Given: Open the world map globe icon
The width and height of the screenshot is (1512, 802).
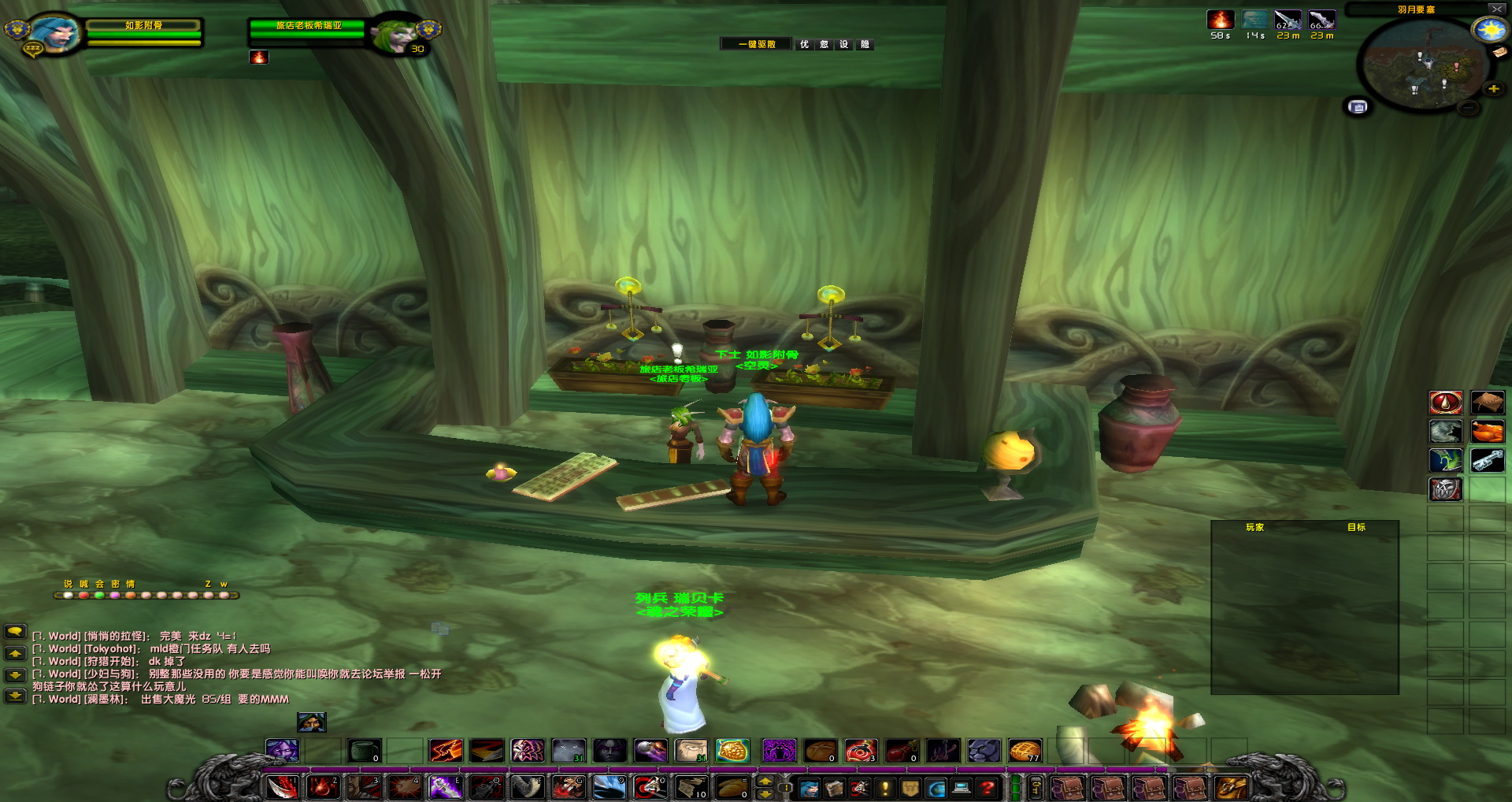Looking at the screenshot, I should tap(936, 788).
